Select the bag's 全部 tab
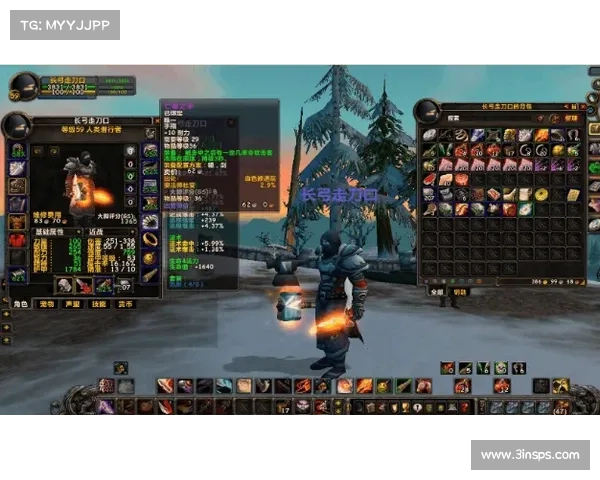The width and height of the screenshot is (600, 480). click(x=436, y=292)
